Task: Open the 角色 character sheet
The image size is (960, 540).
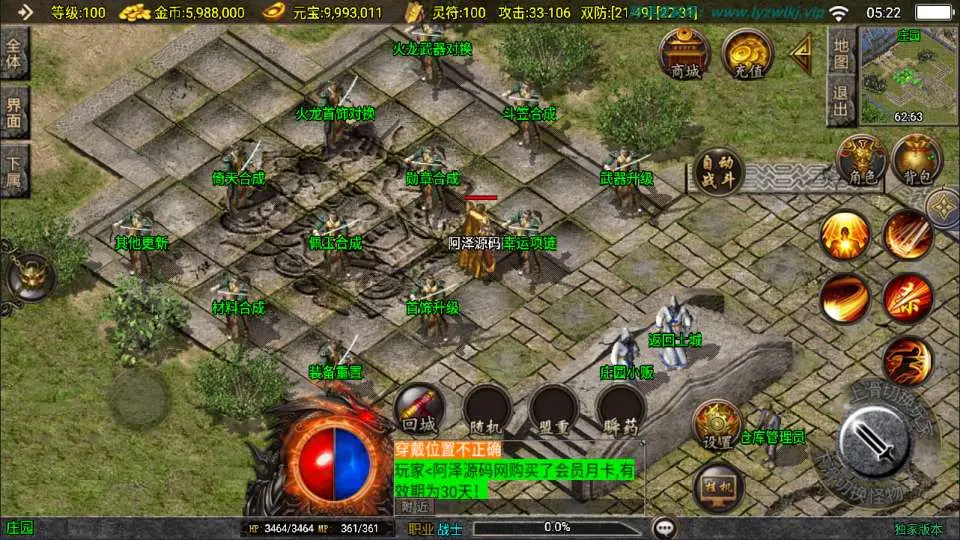Action: tap(861, 160)
